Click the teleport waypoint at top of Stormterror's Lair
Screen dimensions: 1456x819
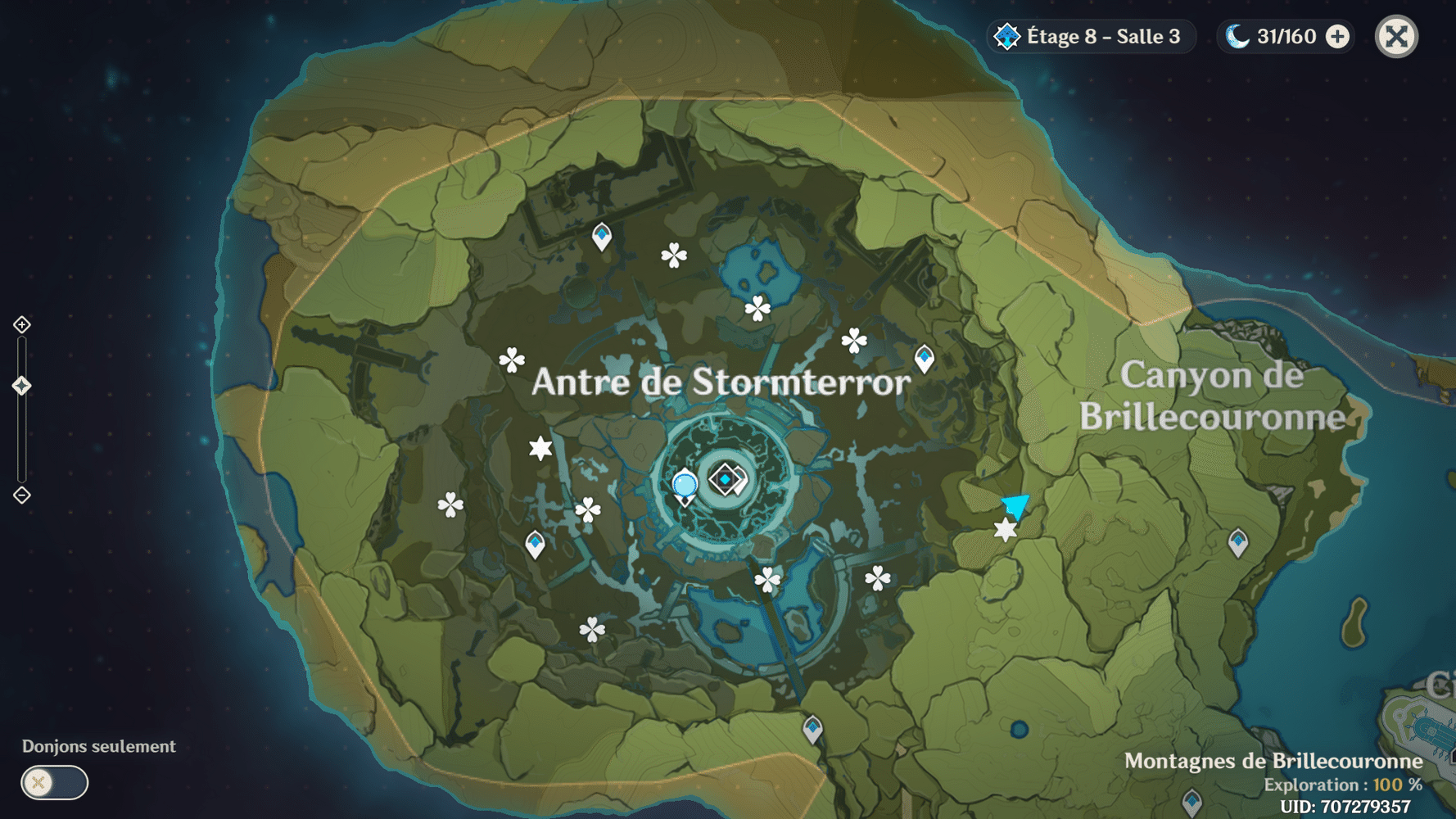point(602,235)
